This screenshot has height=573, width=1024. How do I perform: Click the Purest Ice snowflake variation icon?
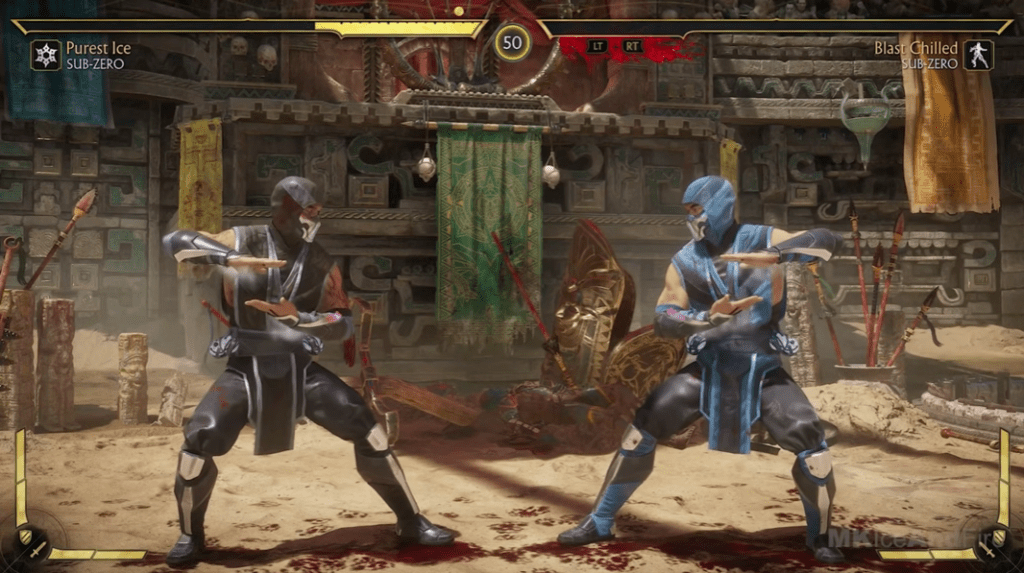(x=45, y=54)
